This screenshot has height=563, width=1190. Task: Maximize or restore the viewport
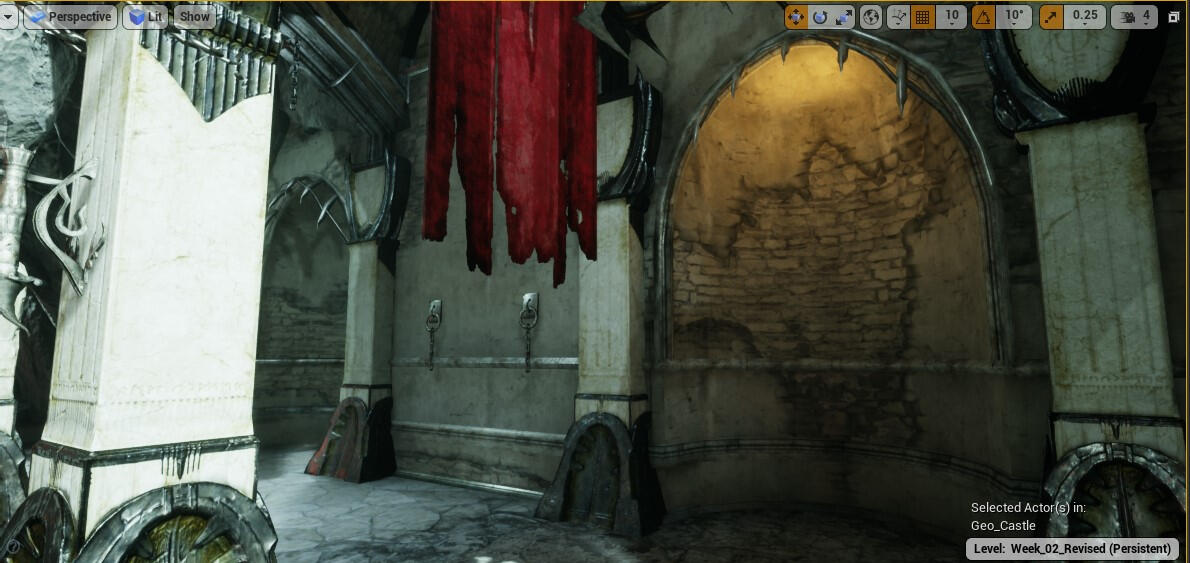pos(1174,18)
